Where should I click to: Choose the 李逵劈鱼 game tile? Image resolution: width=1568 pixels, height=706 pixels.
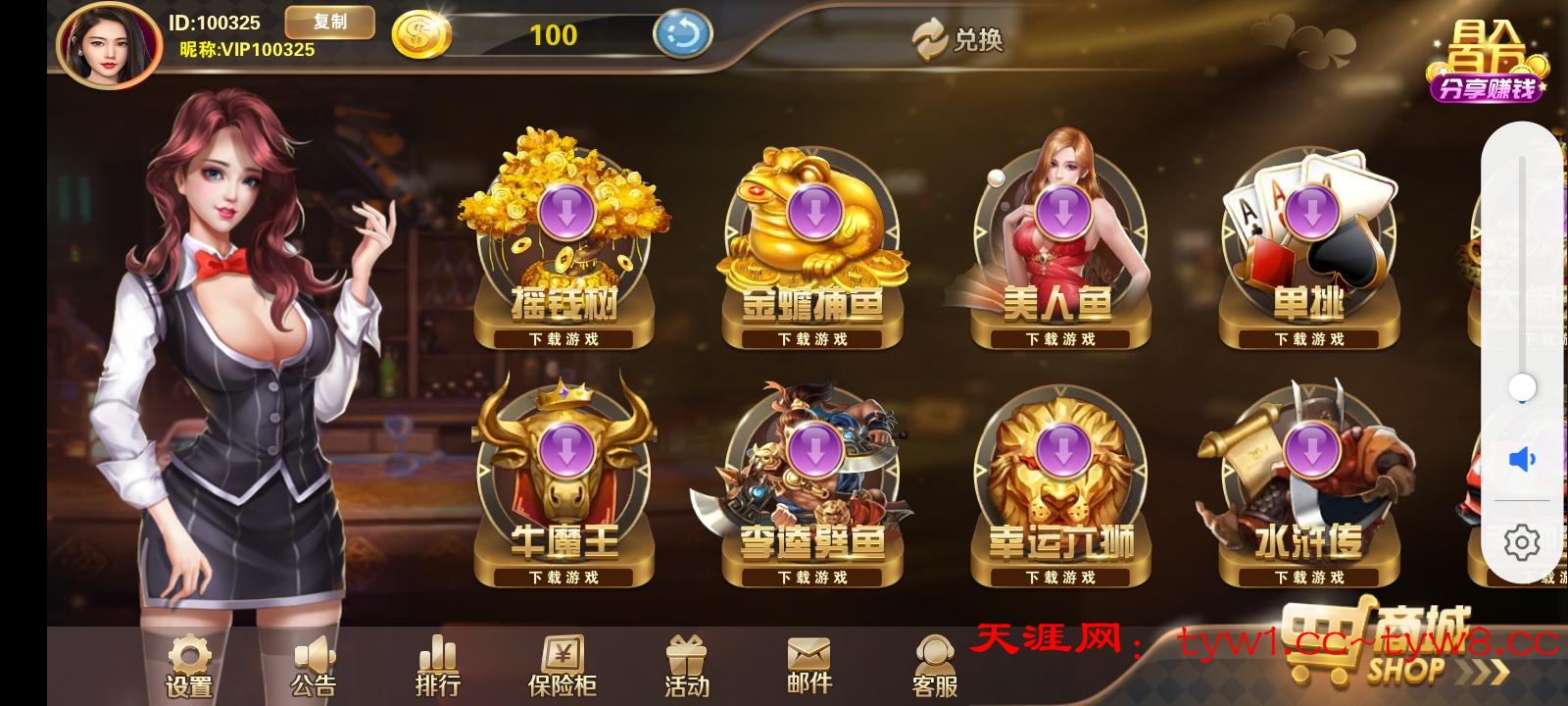click(x=812, y=487)
